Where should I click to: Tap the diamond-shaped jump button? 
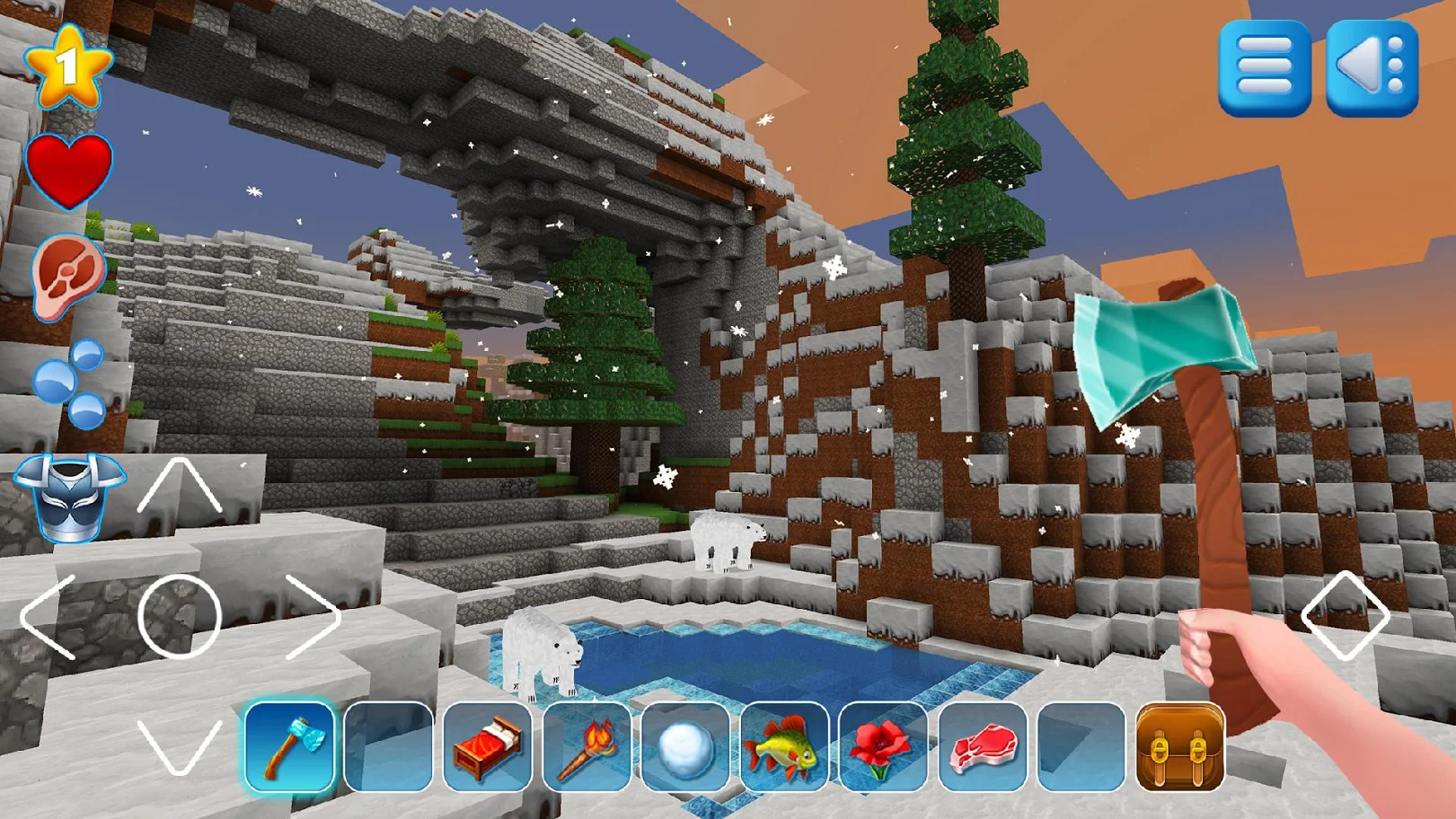tap(1345, 616)
